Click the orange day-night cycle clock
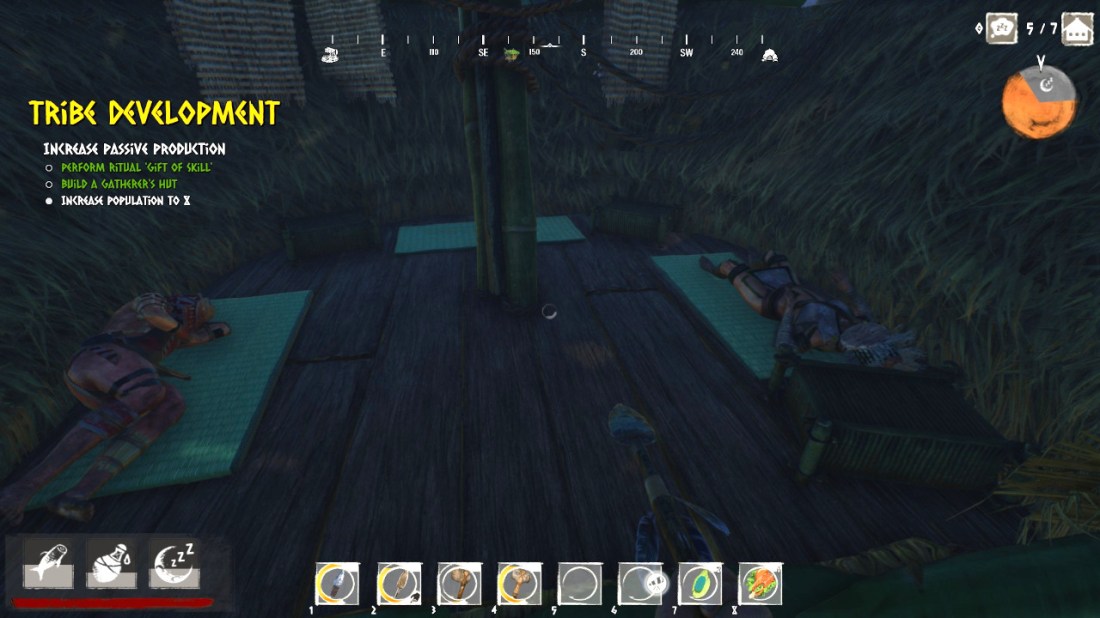1100x618 pixels. pos(1039,102)
